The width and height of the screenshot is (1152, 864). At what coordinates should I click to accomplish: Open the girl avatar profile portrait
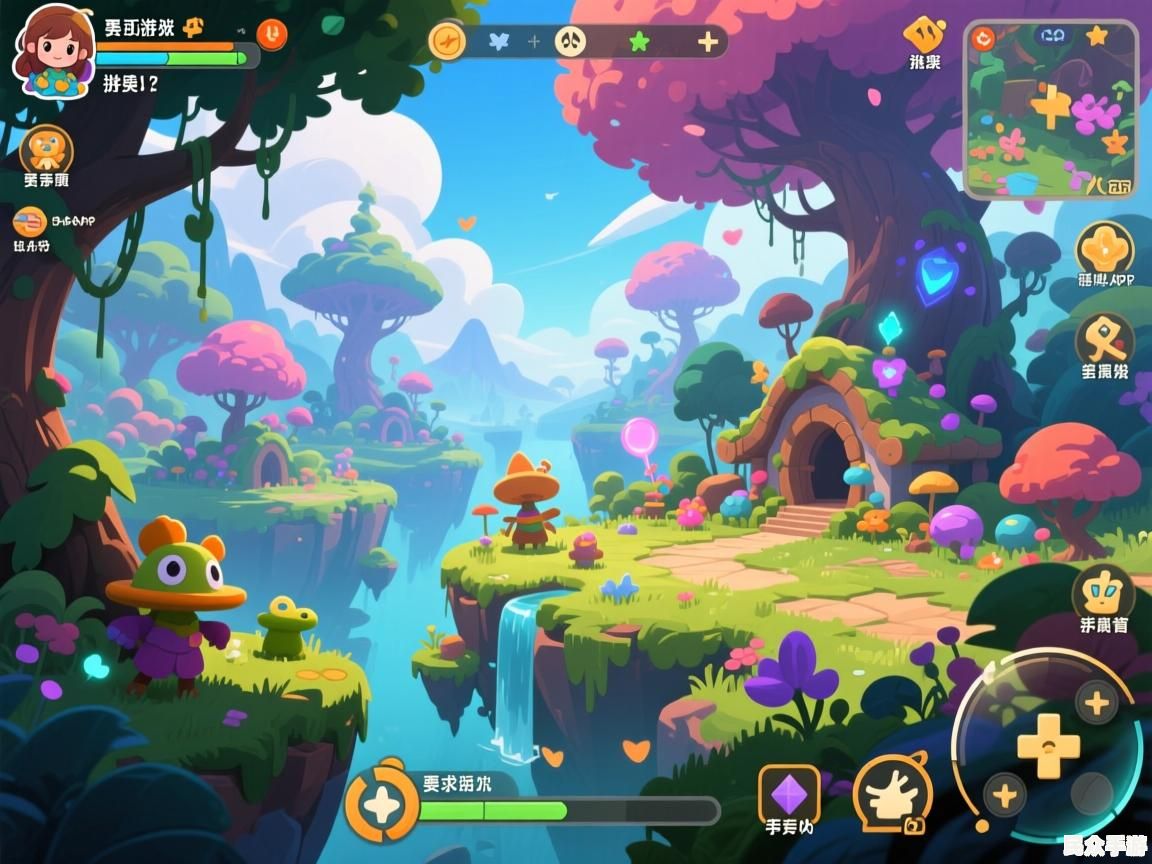point(54,51)
